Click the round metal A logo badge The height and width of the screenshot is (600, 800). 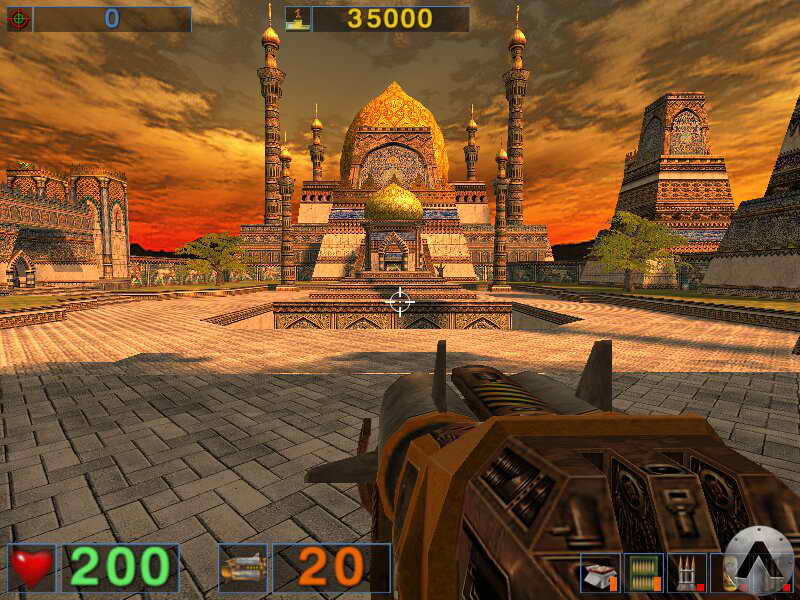(x=759, y=559)
